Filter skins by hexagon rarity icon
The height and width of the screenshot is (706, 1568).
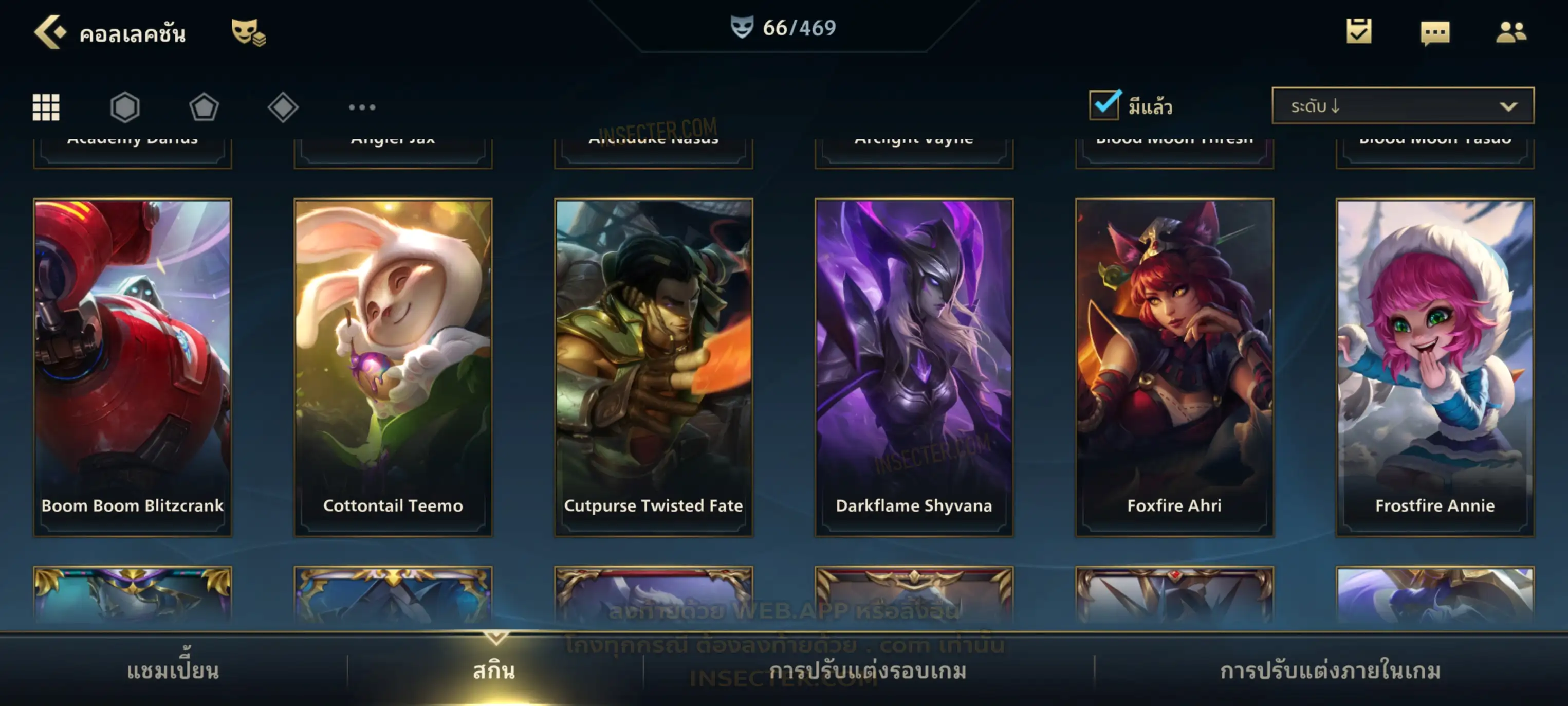[x=125, y=107]
